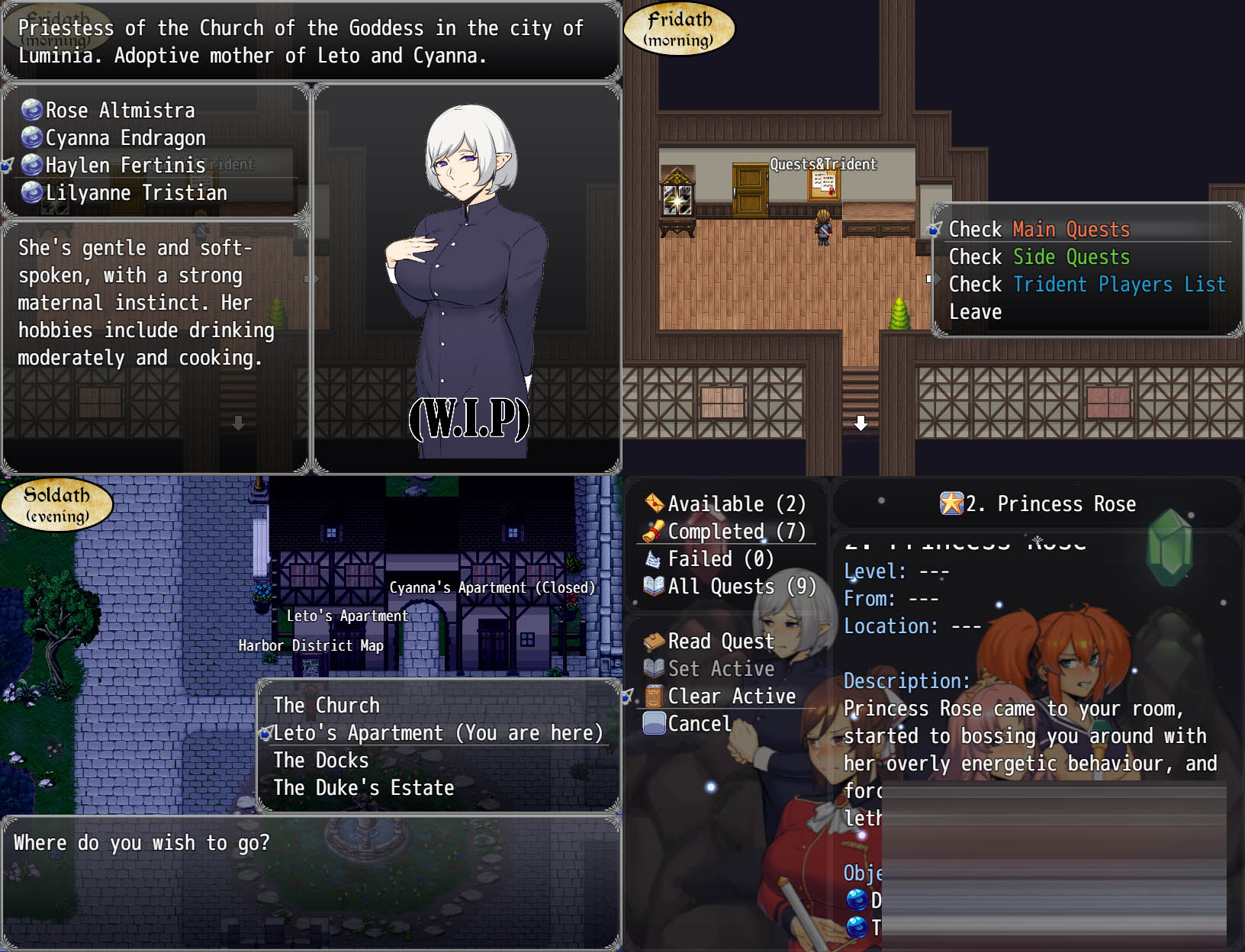Viewport: 1245px width, 952px height.
Task: Click the star icon beside "2. Princess Rose"
Action: 951,503
